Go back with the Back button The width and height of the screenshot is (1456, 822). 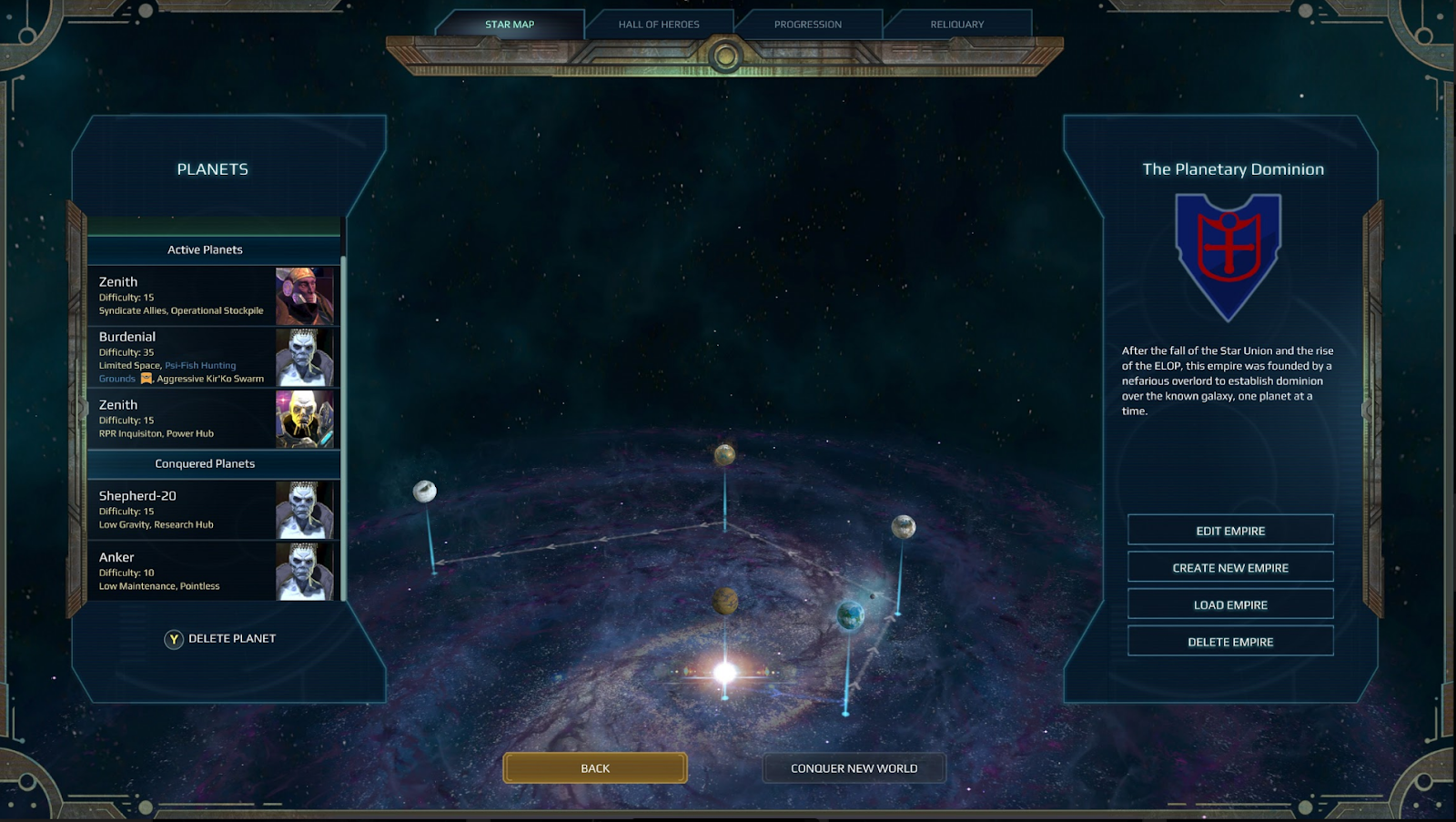pos(595,768)
